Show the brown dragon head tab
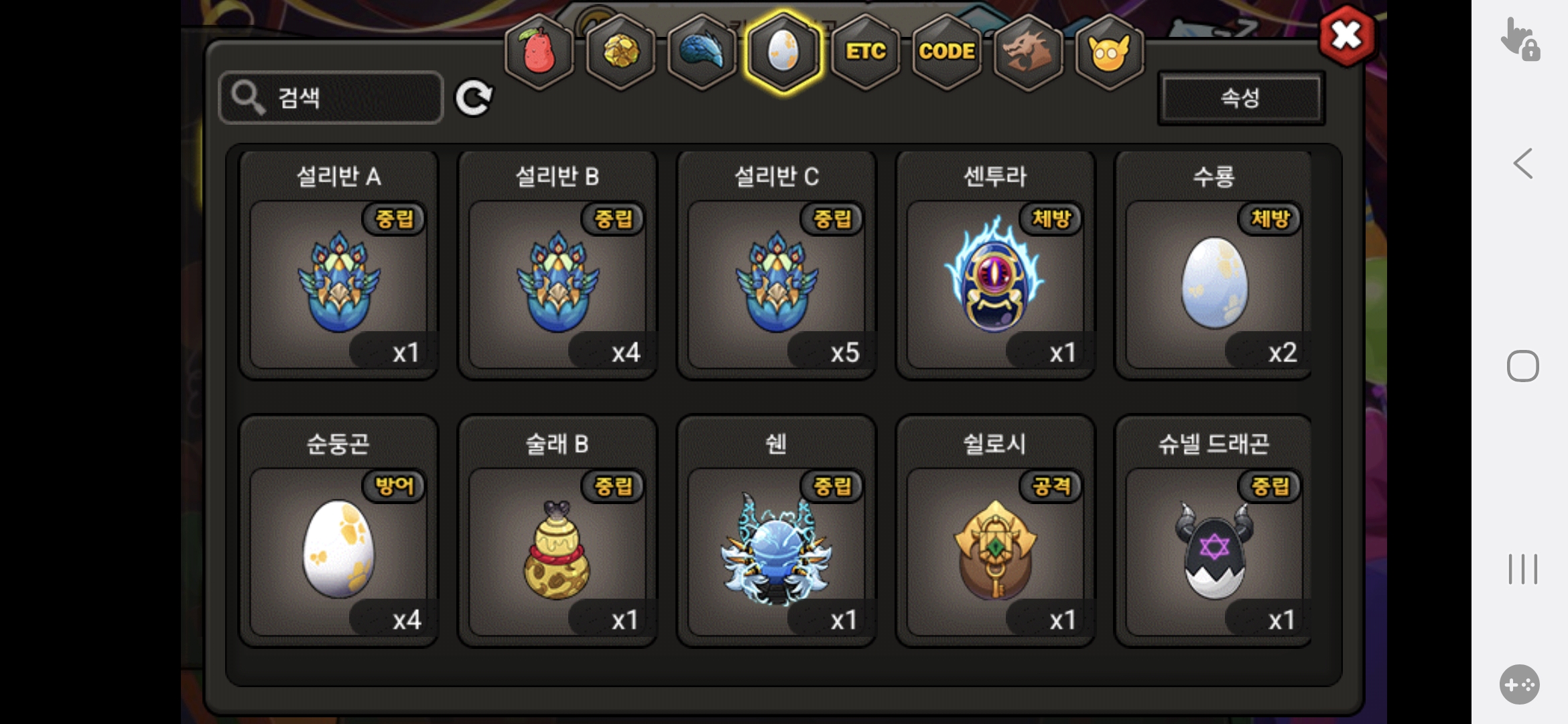 pos(1028,52)
